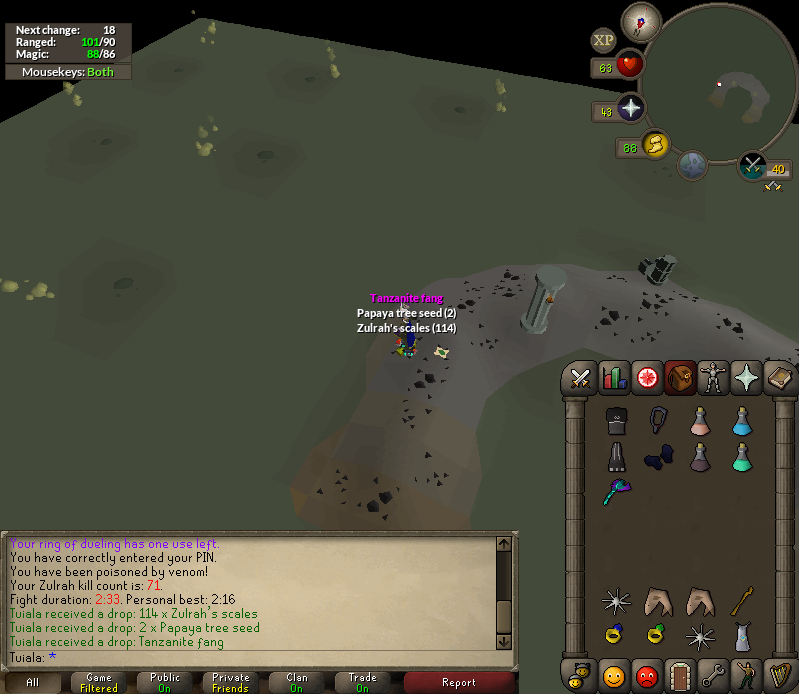Screen dimensions: 799x694
Task: Select the toxic blowpipe in inventory
Action: point(616,492)
